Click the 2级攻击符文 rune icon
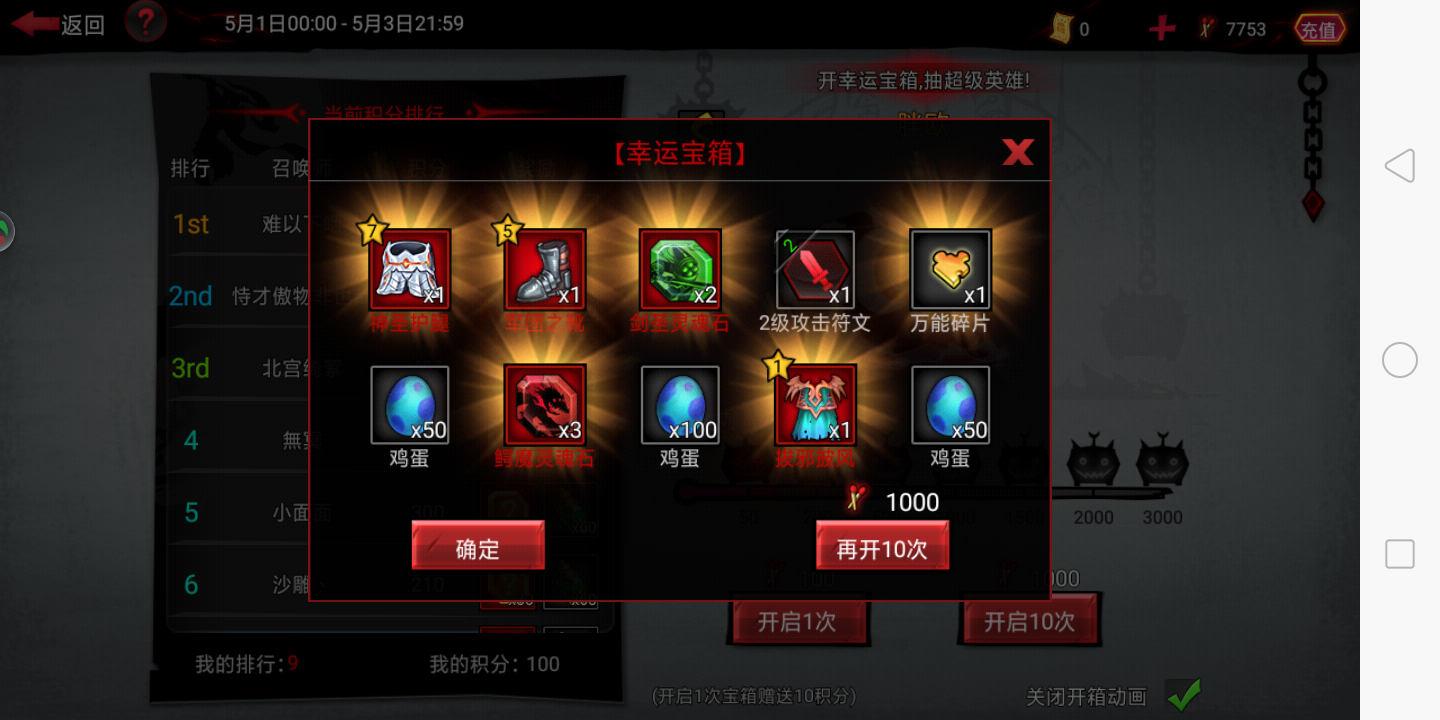Viewport: 1440px width, 720px height. (x=815, y=268)
